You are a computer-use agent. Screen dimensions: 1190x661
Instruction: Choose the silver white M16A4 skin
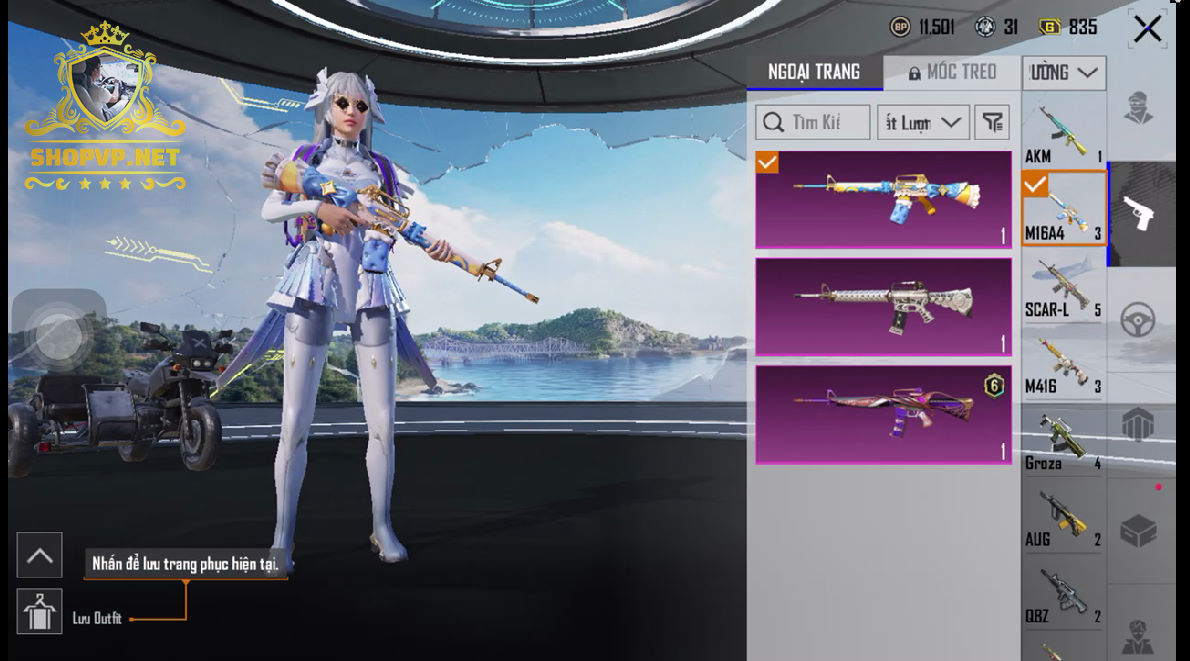[883, 306]
